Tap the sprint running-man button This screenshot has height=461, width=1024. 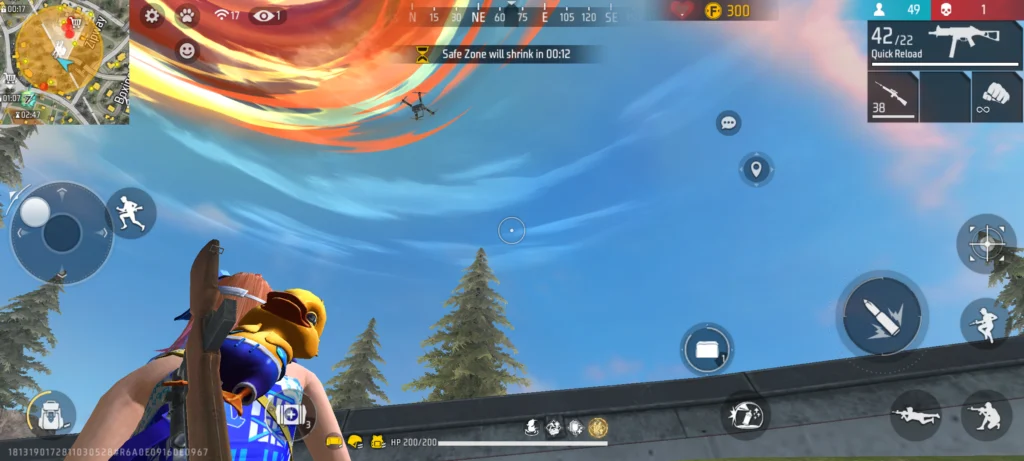pos(131,213)
